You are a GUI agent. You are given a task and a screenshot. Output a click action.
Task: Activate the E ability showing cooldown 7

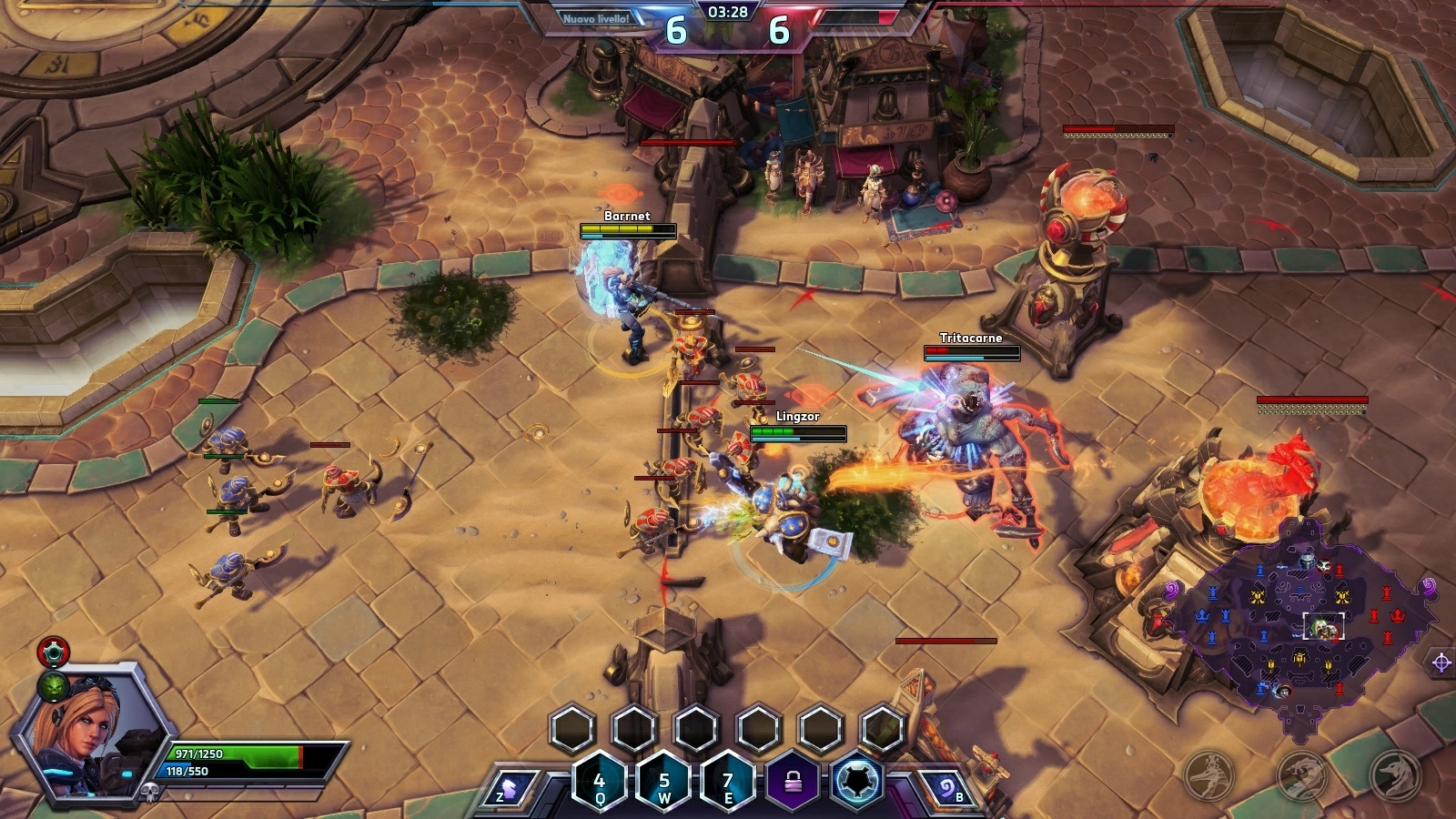pos(728,784)
